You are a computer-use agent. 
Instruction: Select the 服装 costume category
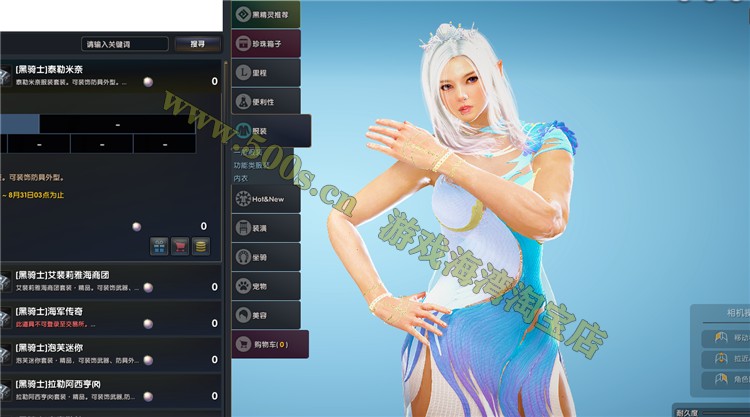(x=271, y=130)
